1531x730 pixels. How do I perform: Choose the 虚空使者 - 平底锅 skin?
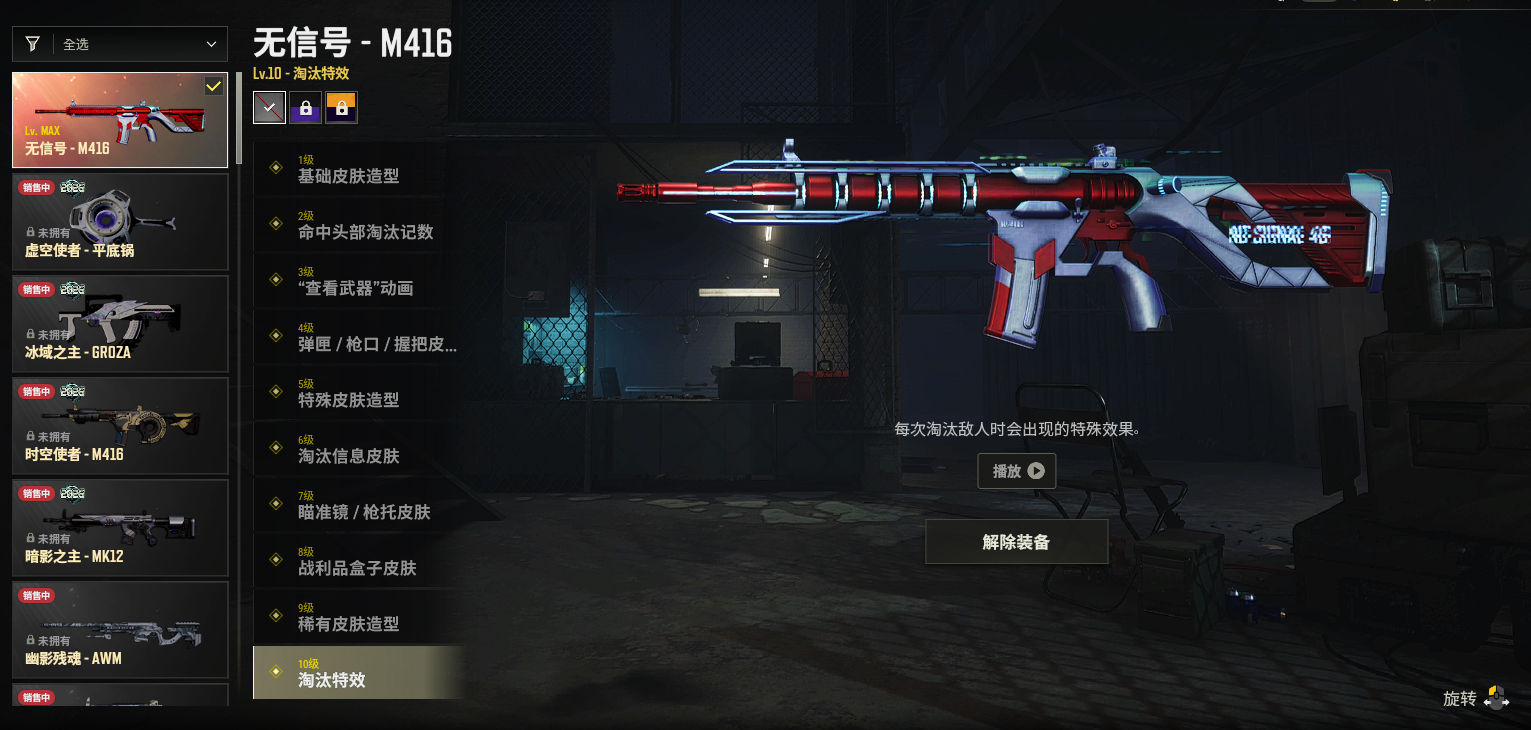pyautogui.click(x=120, y=222)
